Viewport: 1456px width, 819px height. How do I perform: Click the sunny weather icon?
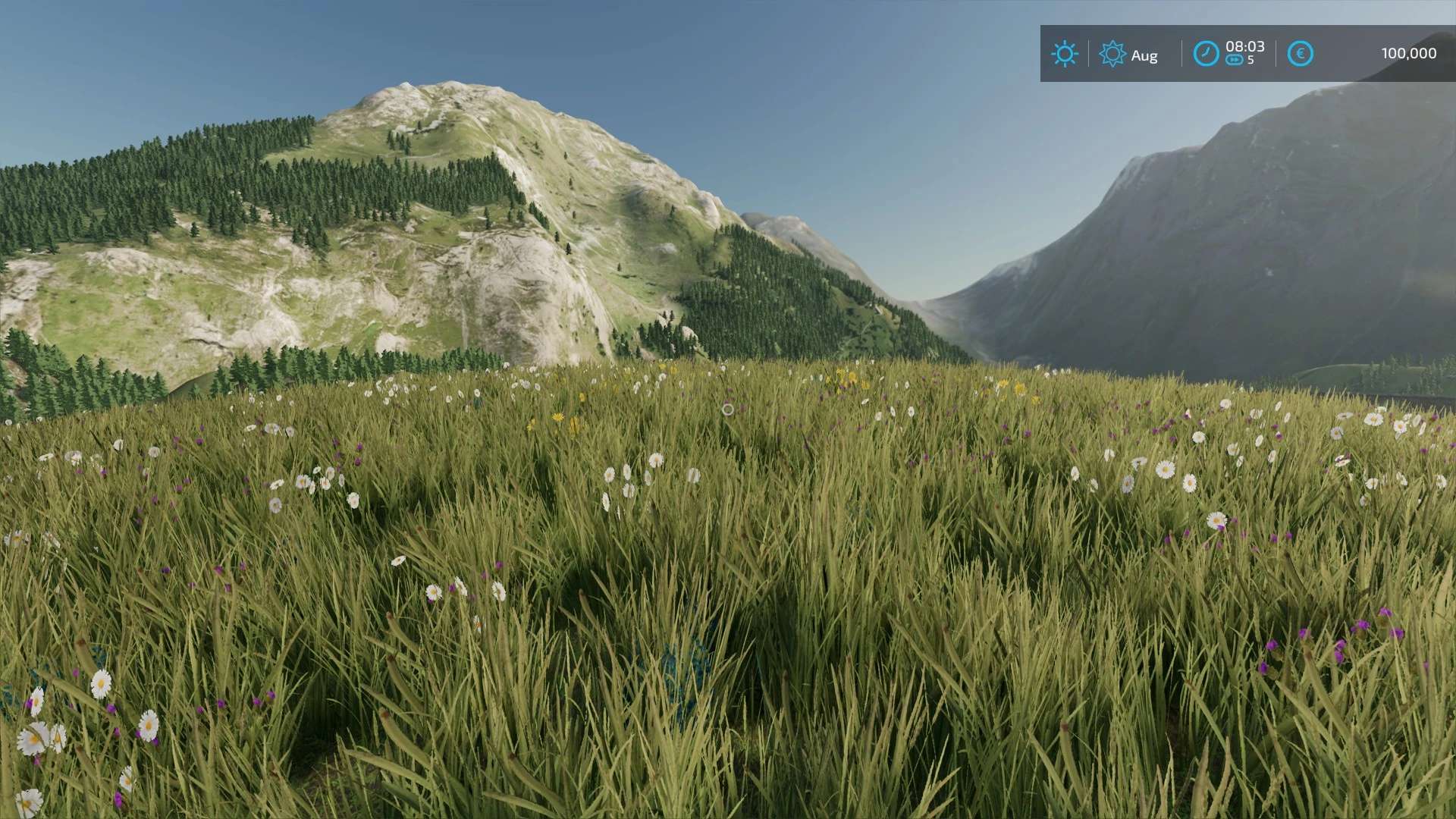tap(1064, 54)
